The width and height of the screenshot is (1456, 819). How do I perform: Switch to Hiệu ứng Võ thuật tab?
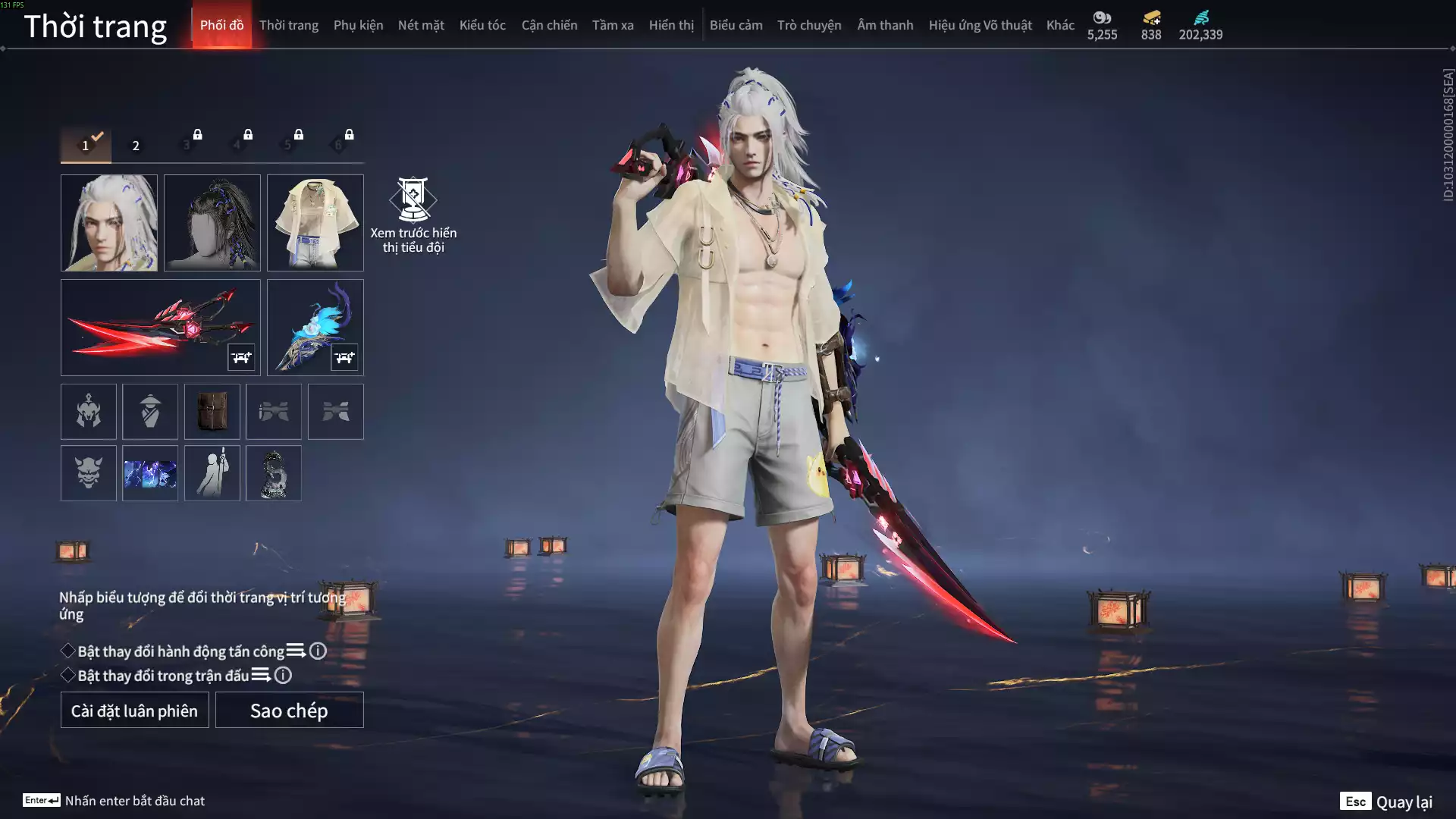click(980, 25)
